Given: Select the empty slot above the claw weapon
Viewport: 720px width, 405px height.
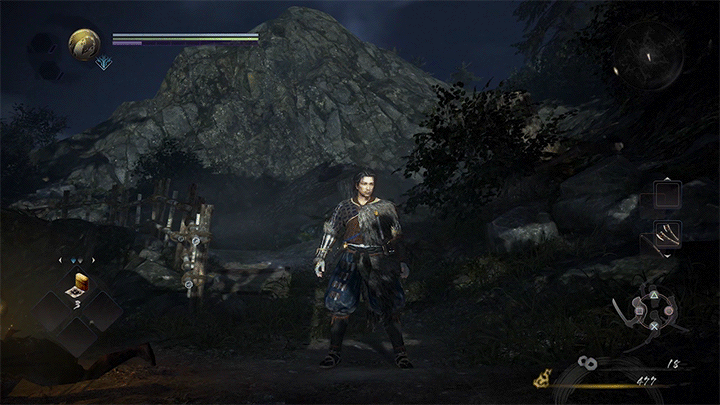Looking at the screenshot, I should (x=667, y=193).
